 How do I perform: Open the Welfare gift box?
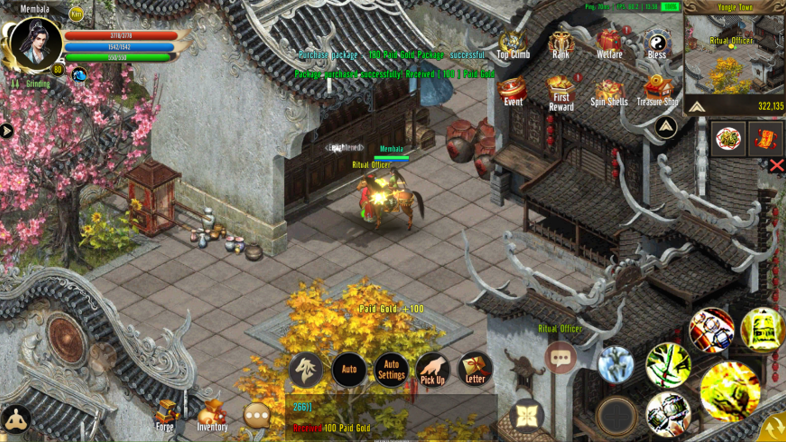click(x=609, y=43)
